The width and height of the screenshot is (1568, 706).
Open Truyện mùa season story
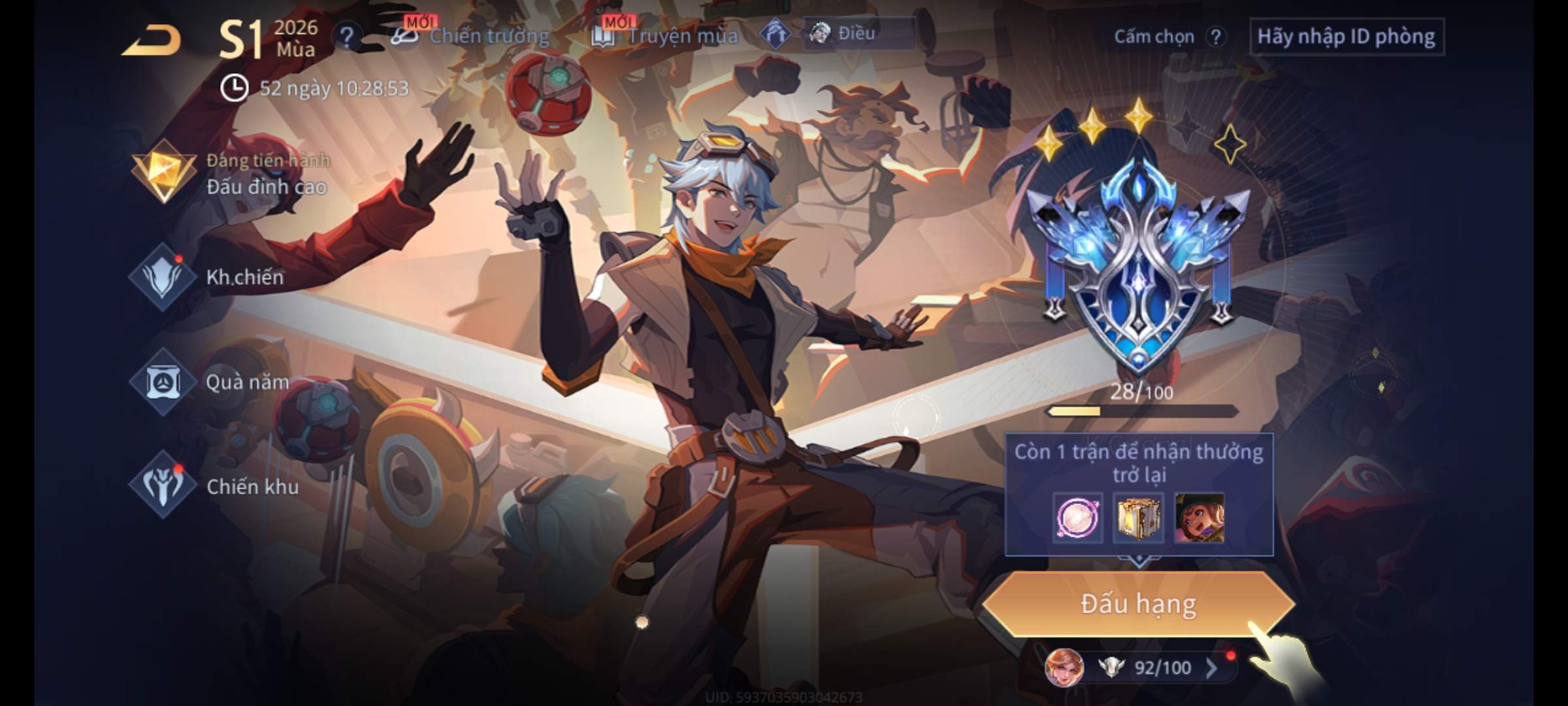[666, 35]
